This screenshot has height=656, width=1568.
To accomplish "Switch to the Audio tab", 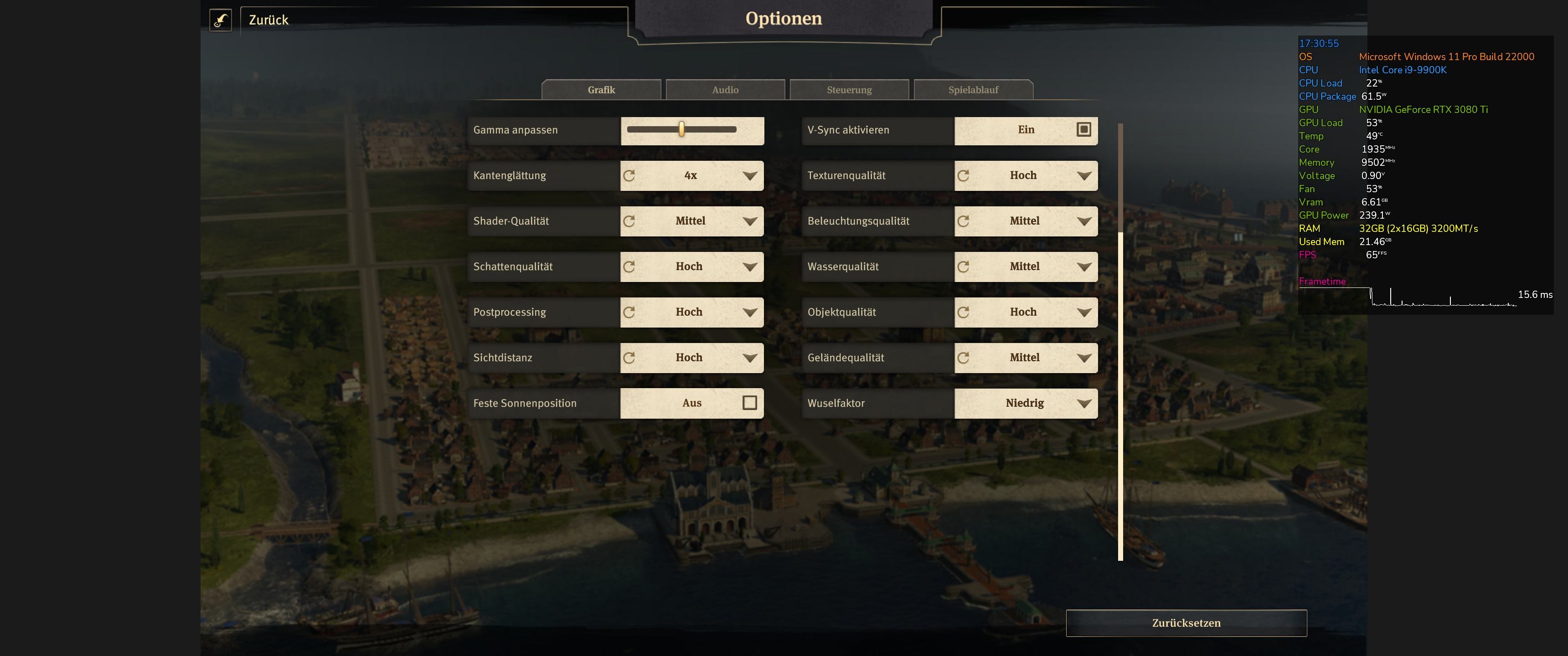I will 725,90.
